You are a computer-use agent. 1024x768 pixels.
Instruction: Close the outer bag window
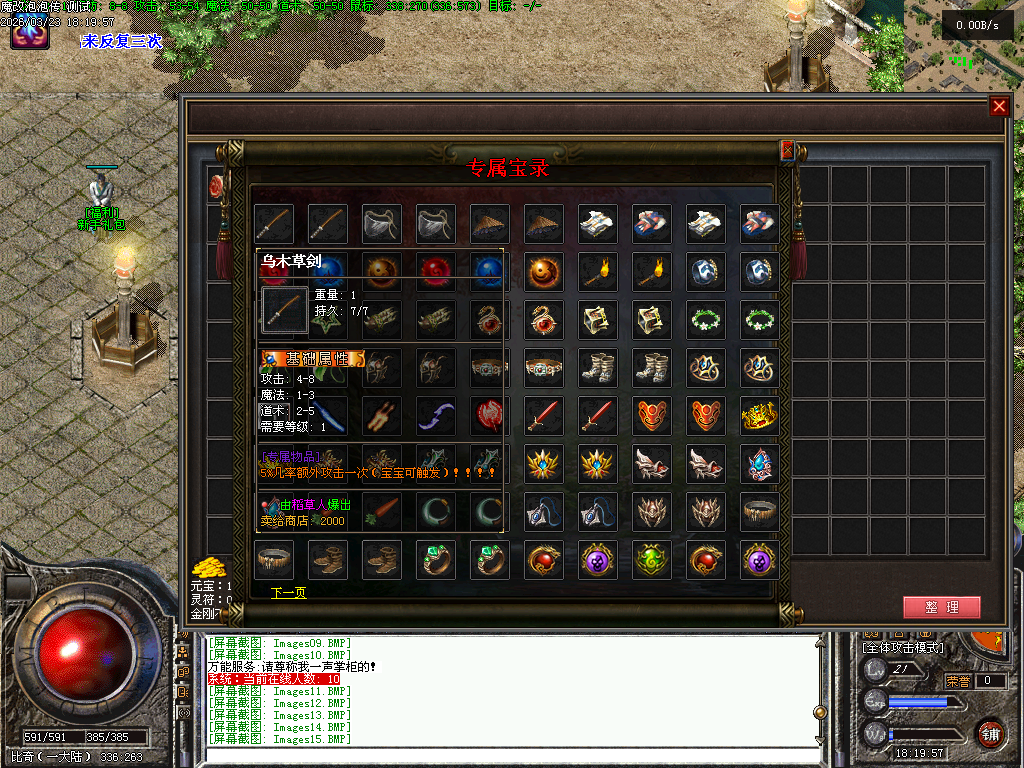click(x=998, y=107)
